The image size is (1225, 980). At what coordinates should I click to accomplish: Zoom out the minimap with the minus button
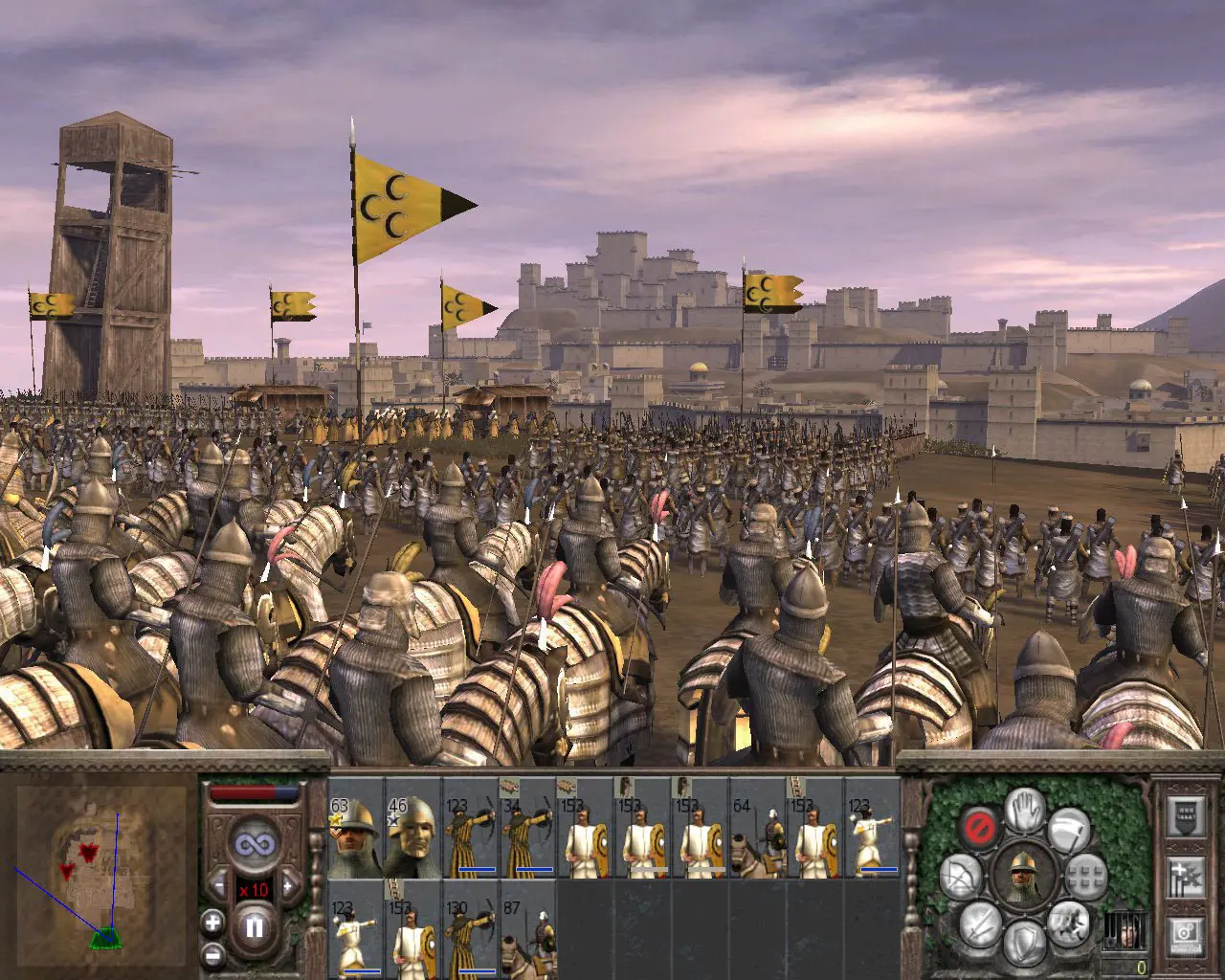212,954
